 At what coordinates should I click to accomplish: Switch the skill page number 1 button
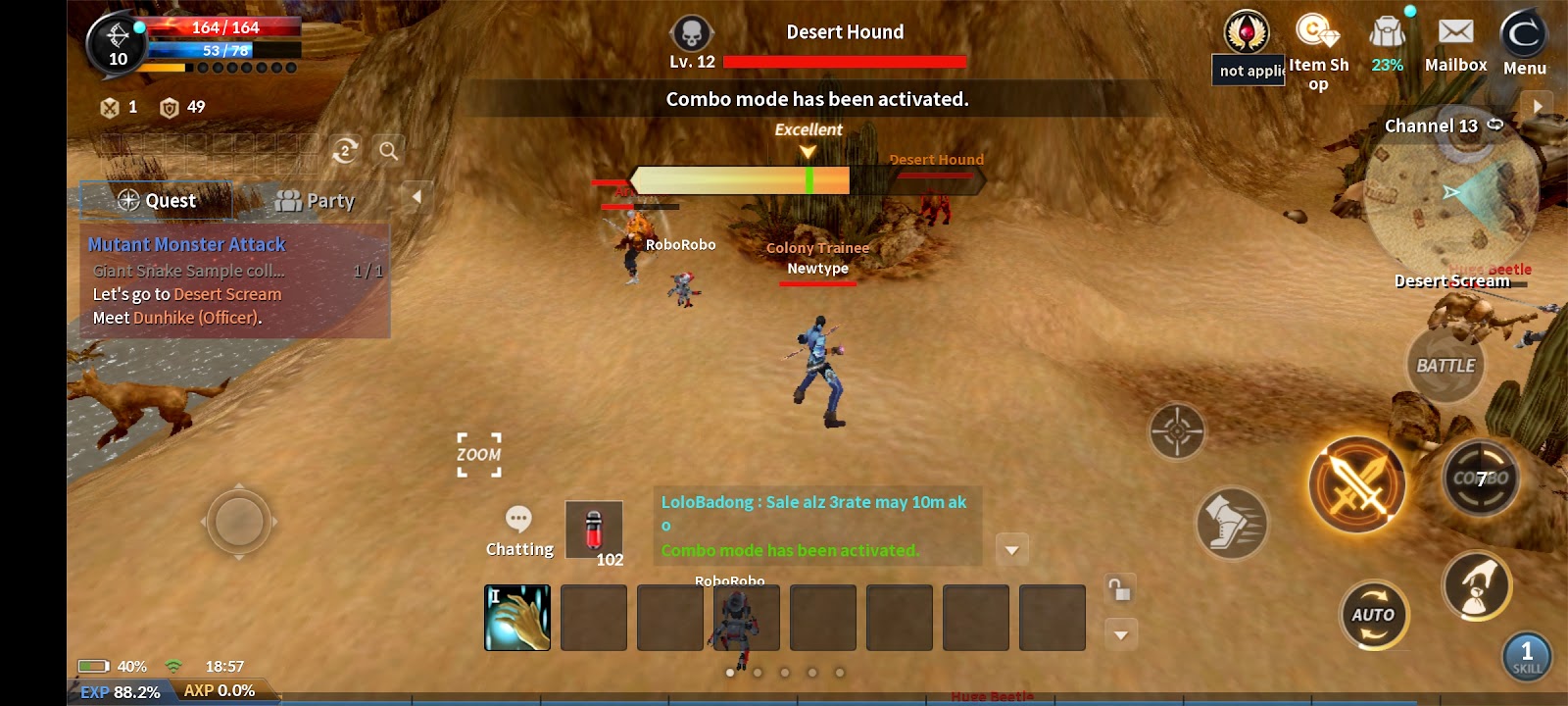[x=1526, y=656]
